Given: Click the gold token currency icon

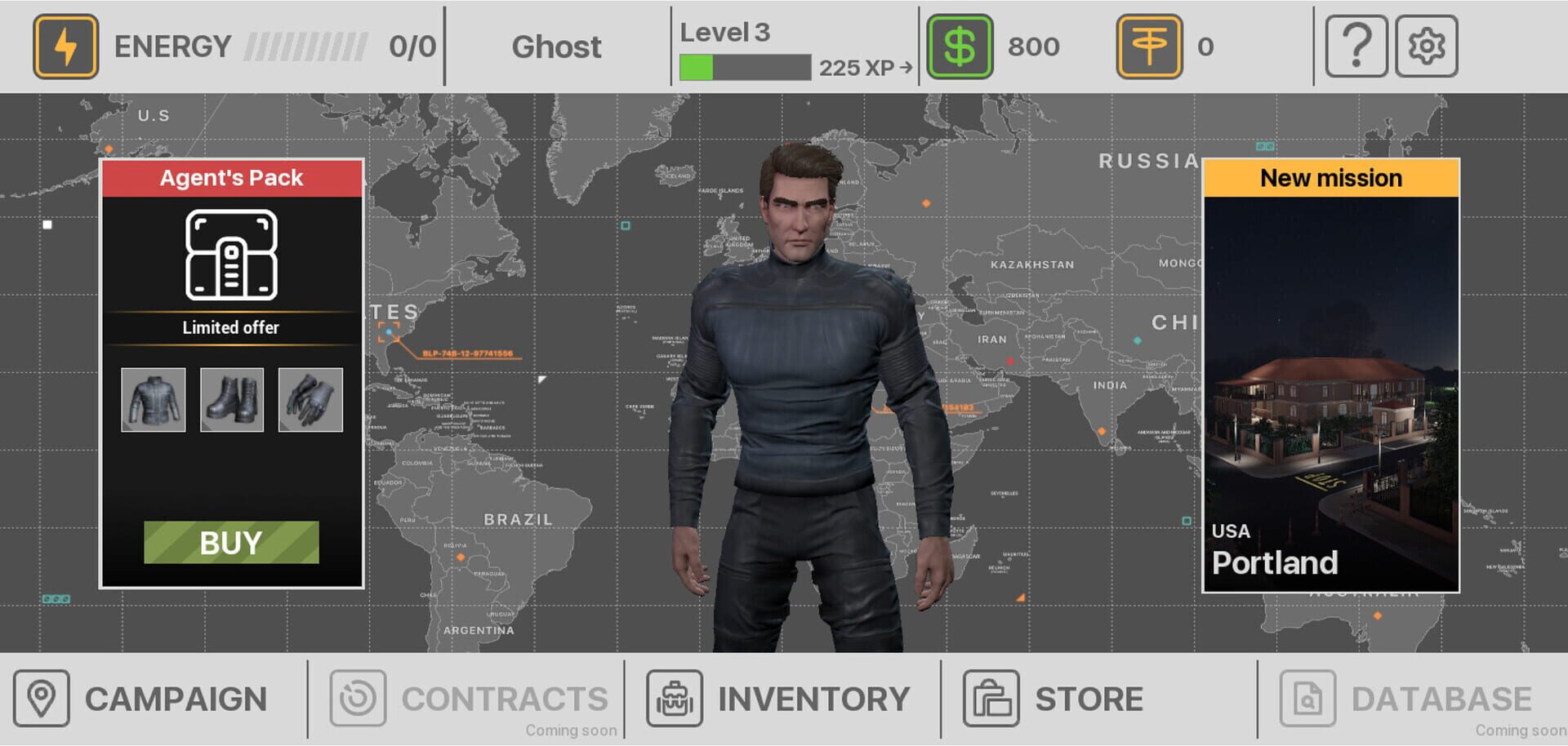Looking at the screenshot, I should click(x=1149, y=46).
